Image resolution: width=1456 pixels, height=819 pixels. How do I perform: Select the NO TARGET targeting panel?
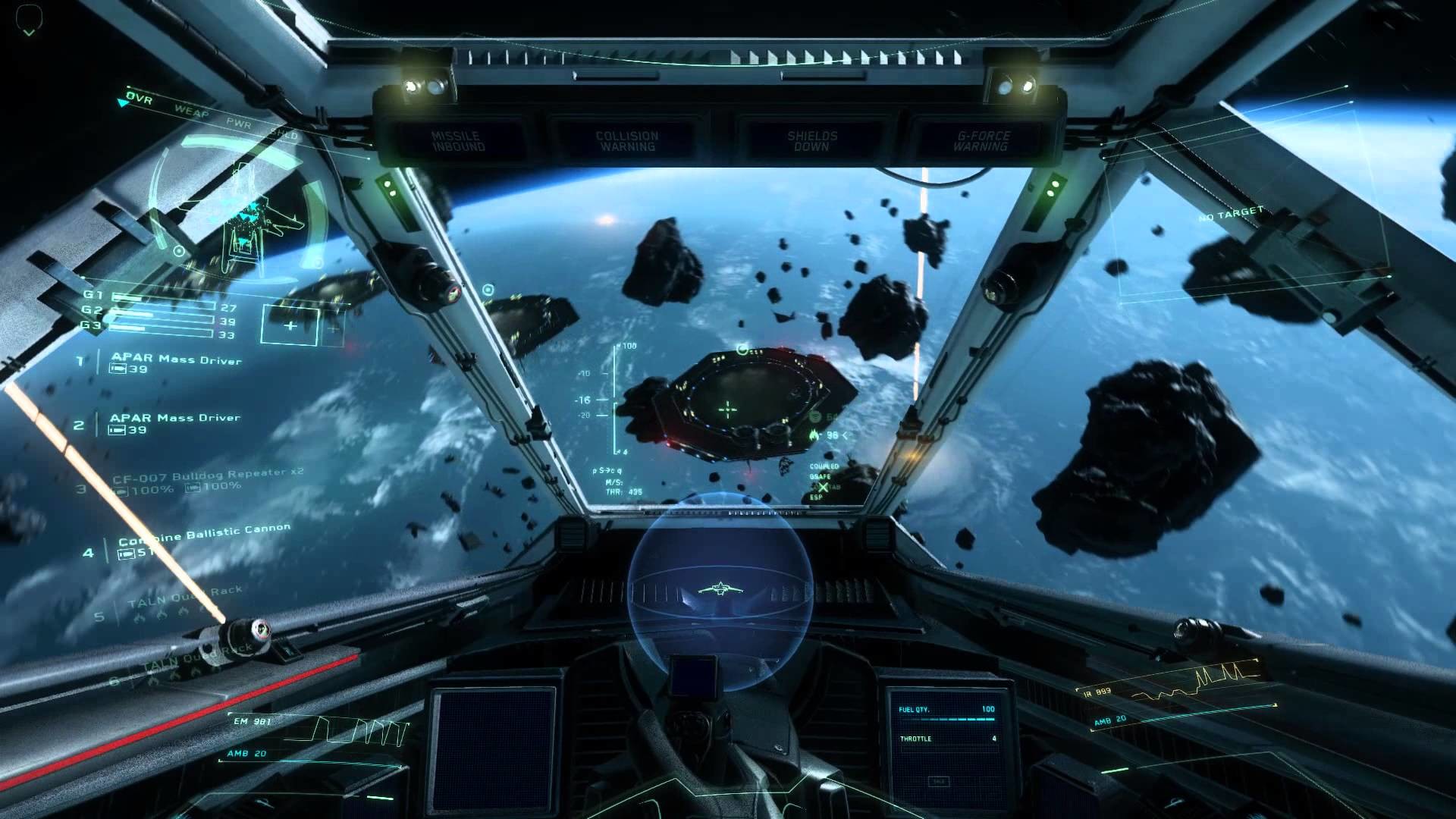(x=1231, y=215)
